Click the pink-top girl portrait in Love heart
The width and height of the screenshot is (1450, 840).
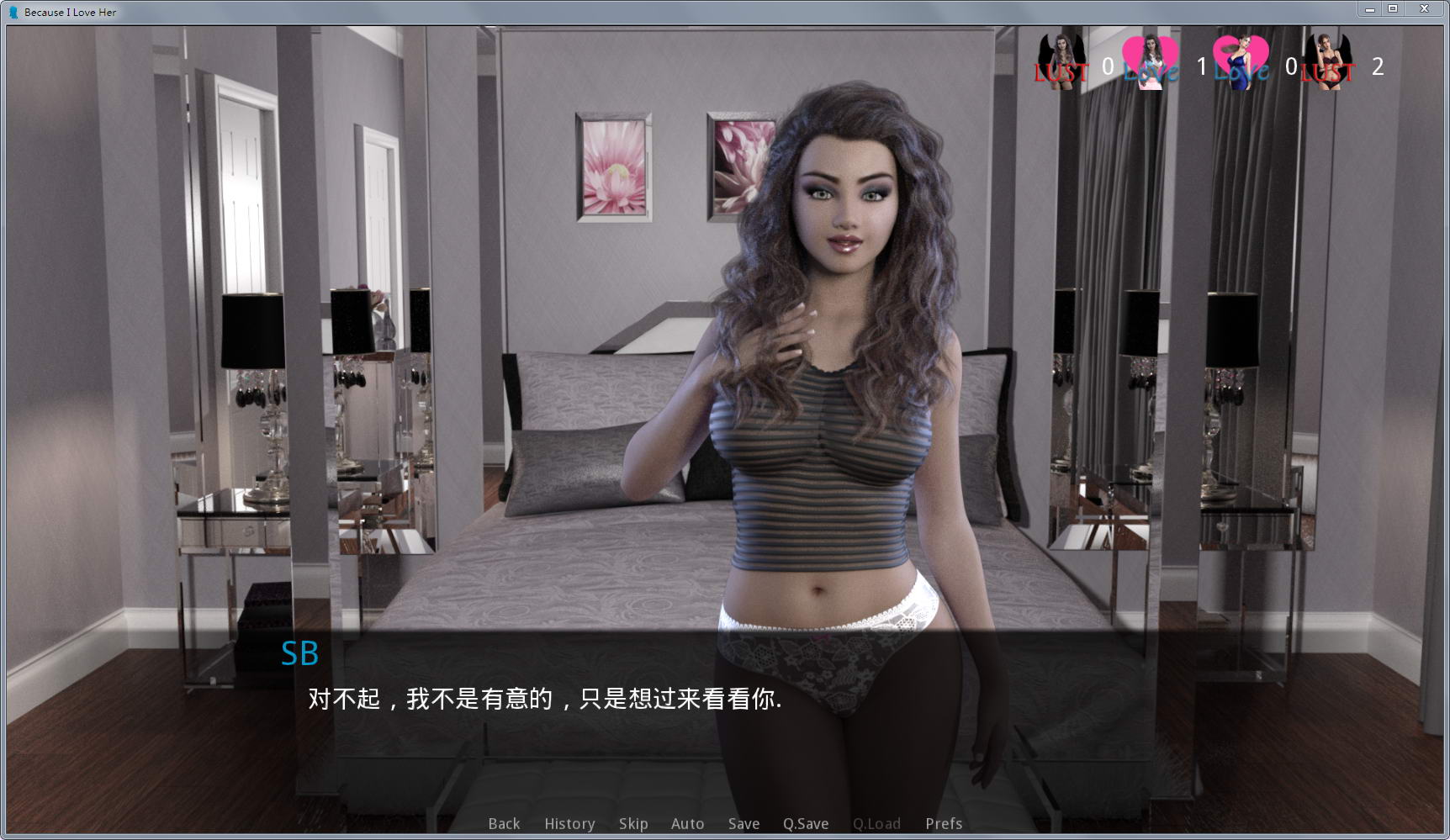[x=1151, y=57]
